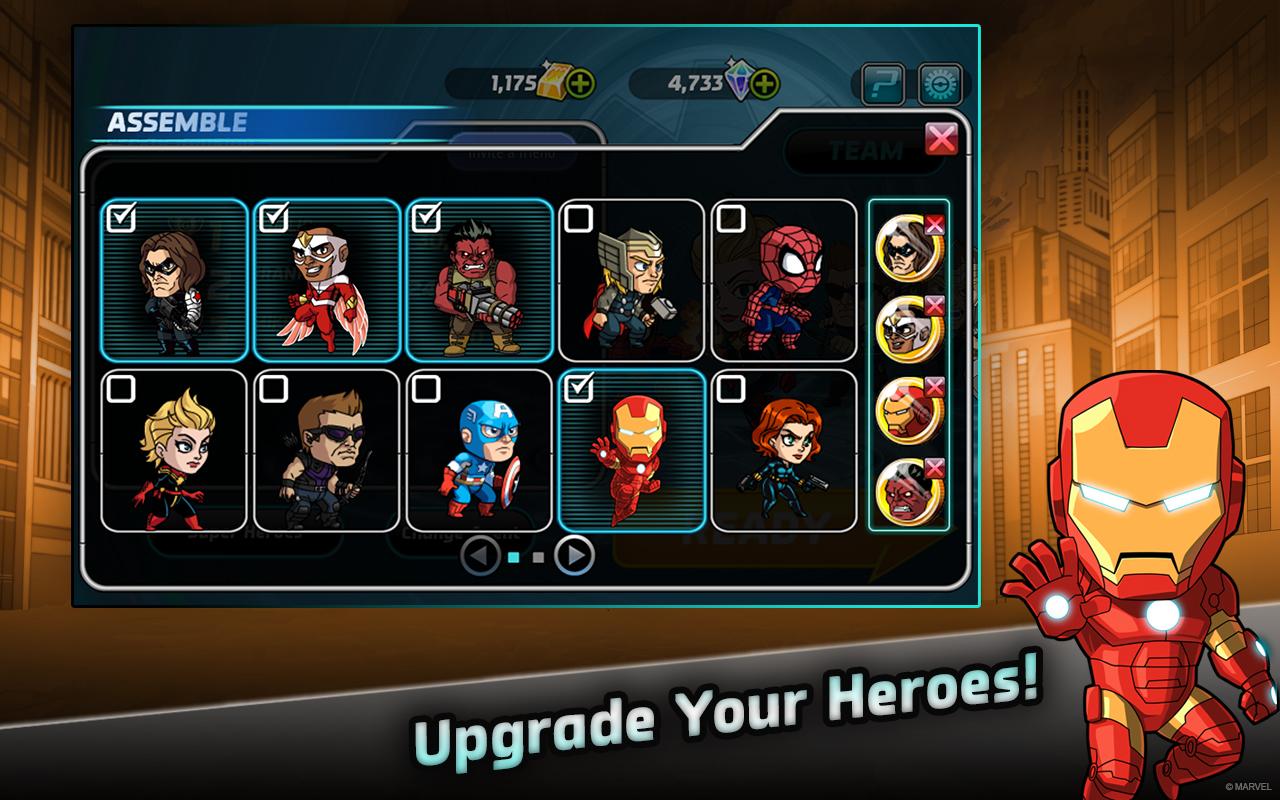Image resolution: width=1280 pixels, height=800 pixels.
Task: Select the Captain Marvel hero card
Action: (174, 450)
